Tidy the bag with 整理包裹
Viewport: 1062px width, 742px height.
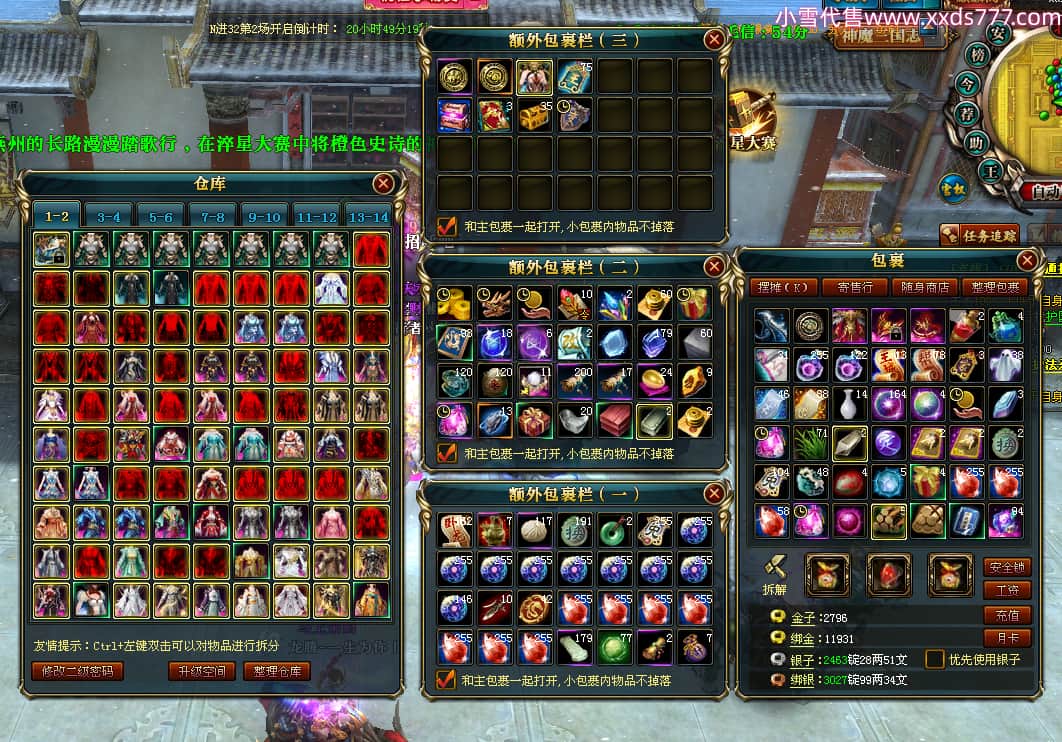(x=996, y=287)
